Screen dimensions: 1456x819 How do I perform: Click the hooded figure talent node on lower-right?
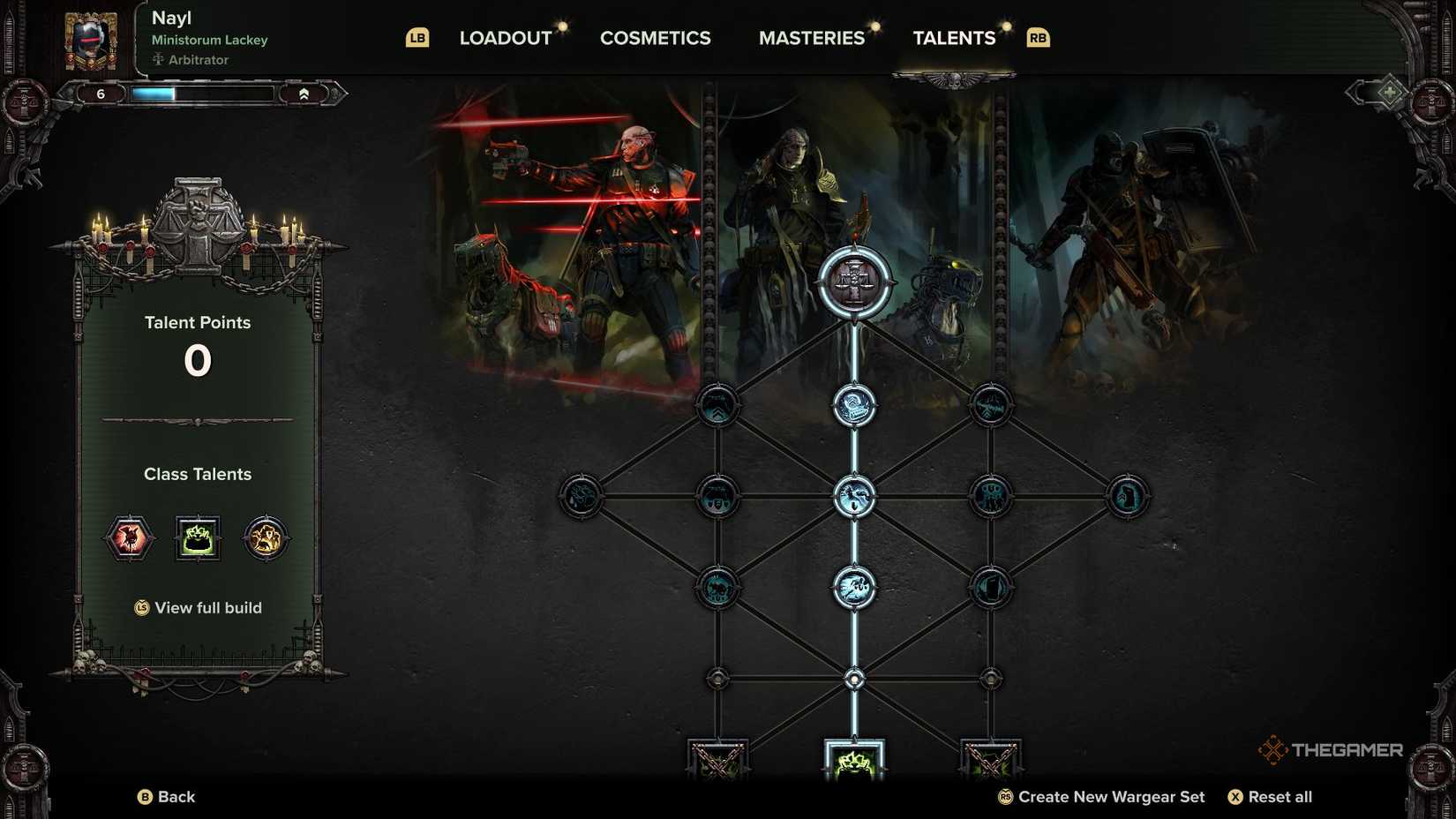coord(991,587)
